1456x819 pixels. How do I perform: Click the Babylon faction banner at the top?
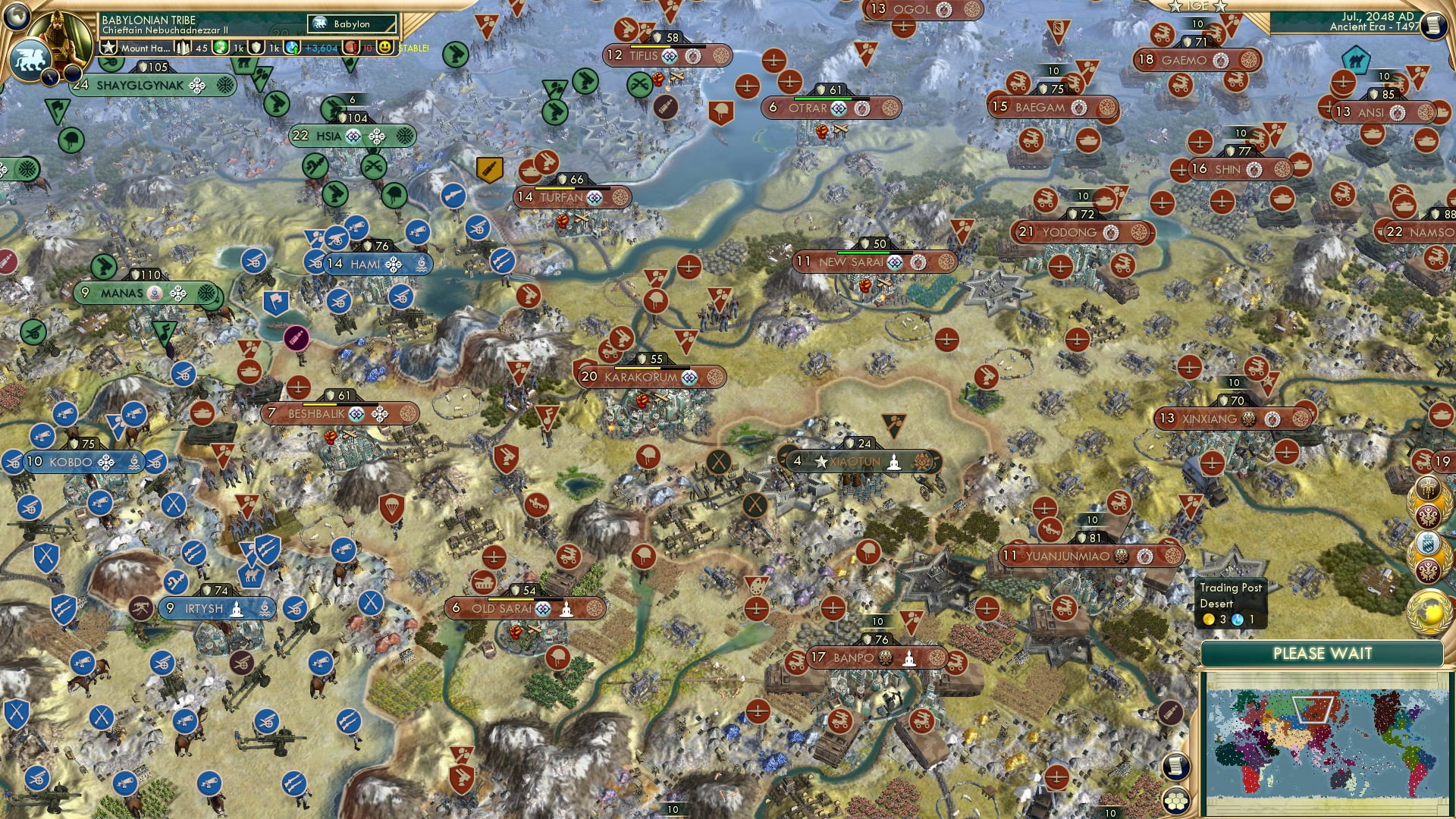tap(350, 24)
